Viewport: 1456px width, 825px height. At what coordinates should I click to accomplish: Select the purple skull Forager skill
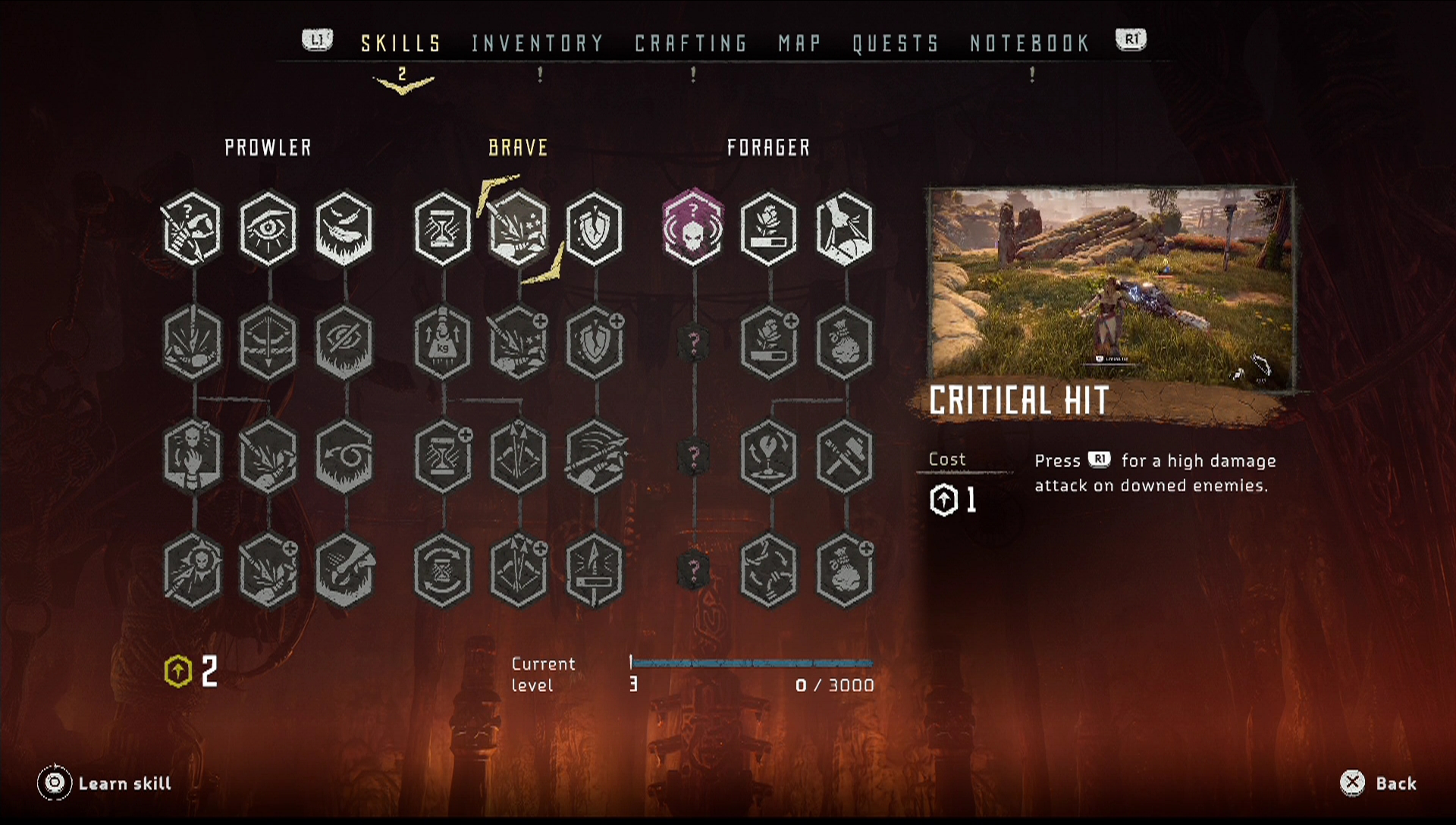(x=692, y=228)
